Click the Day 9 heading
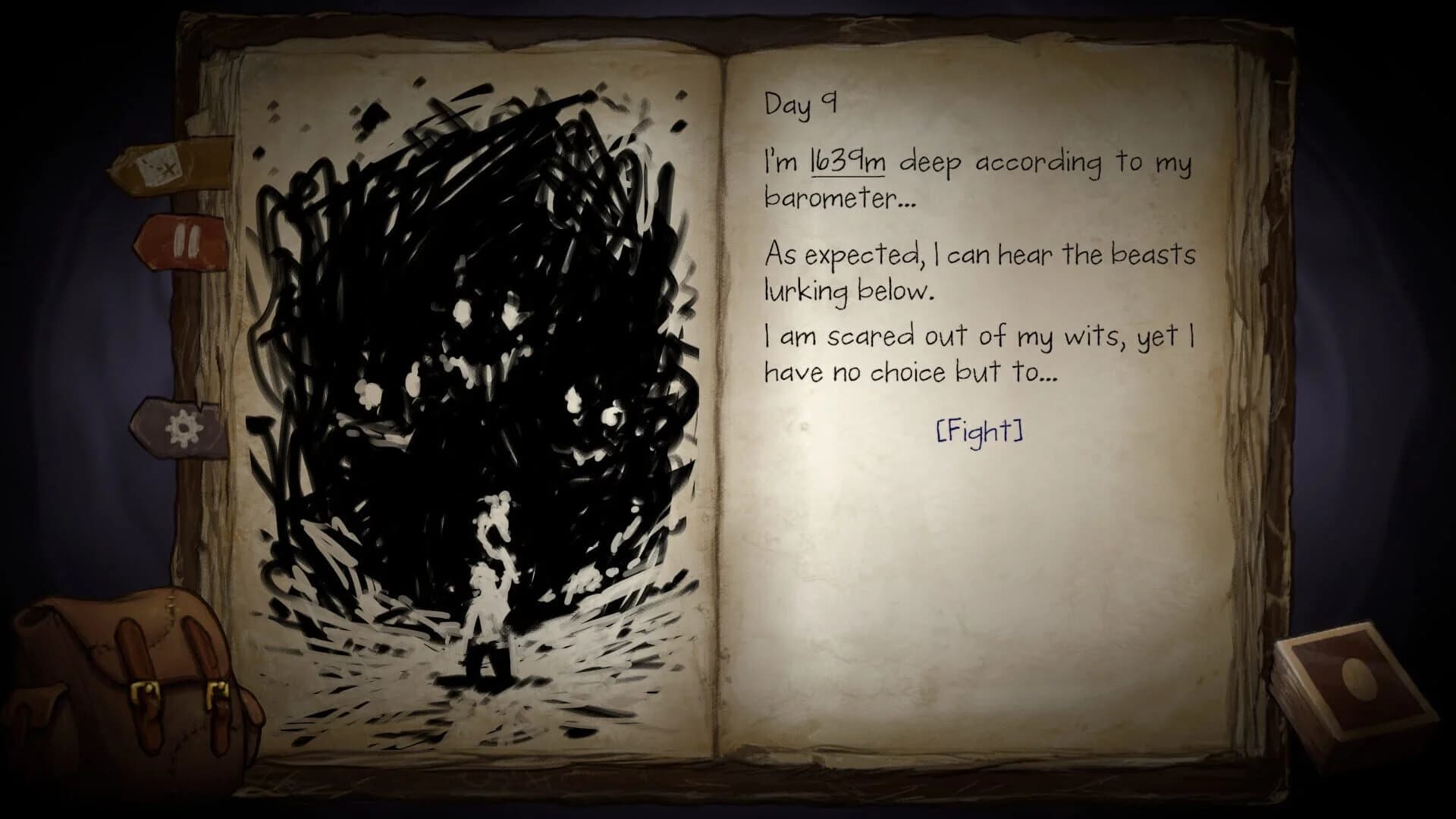The width and height of the screenshot is (1456, 819). tap(799, 106)
